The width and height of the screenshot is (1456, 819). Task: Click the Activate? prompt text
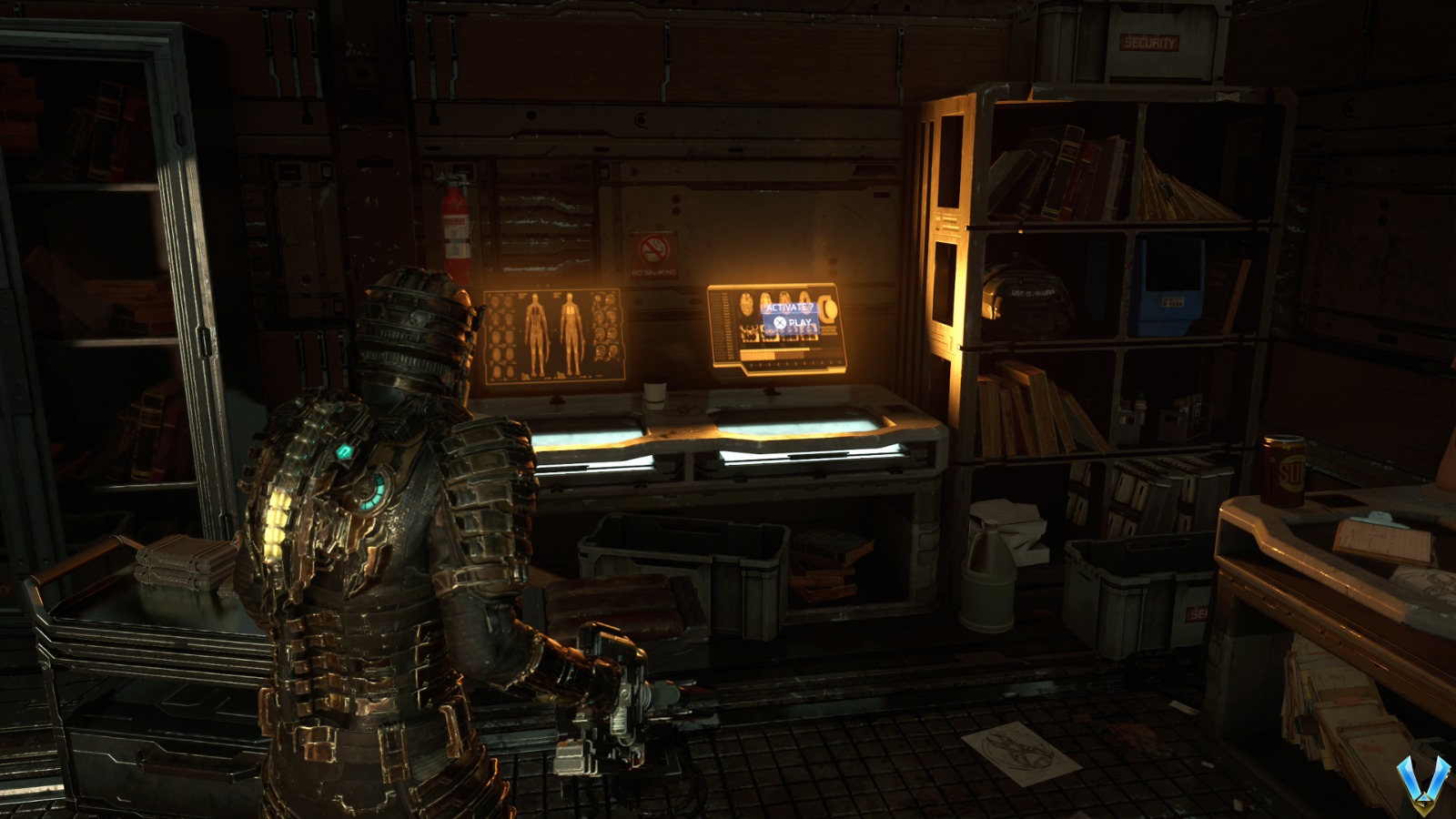(x=790, y=308)
